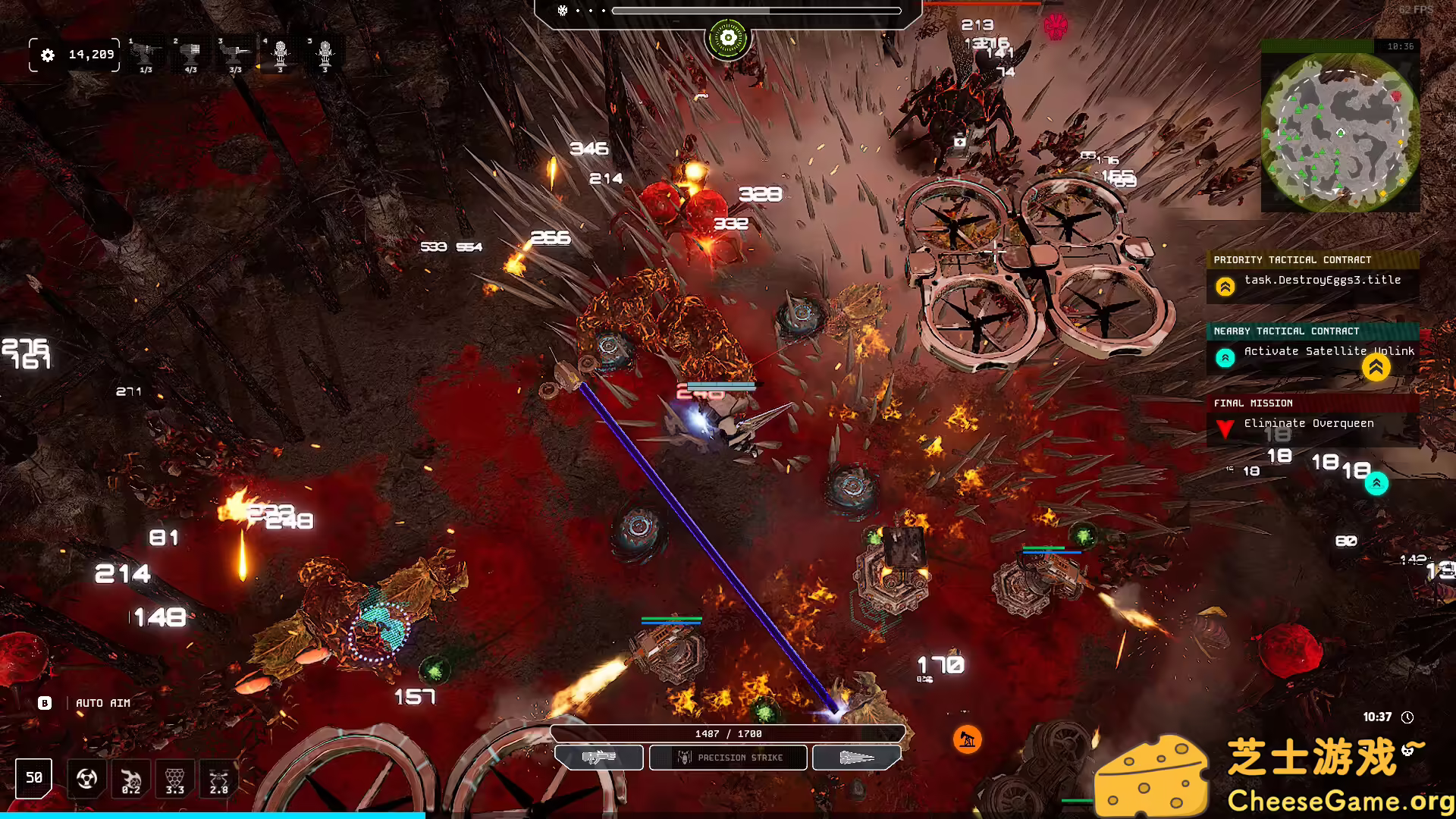Toggle the B Auto Aim setting

(x=45, y=703)
